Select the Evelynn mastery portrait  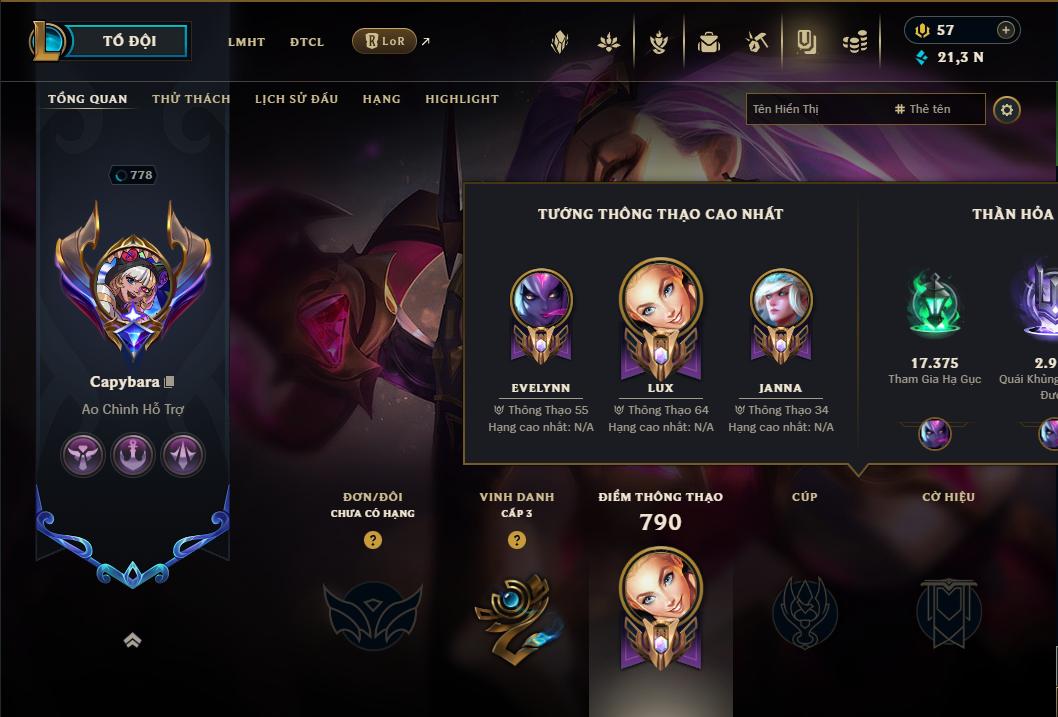(x=541, y=302)
